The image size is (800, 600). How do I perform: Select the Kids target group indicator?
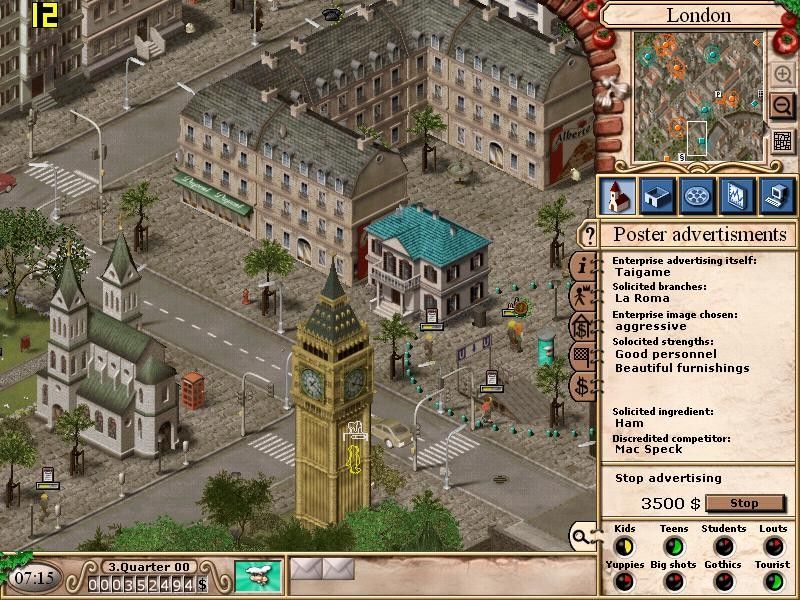(x=624, y=546)
